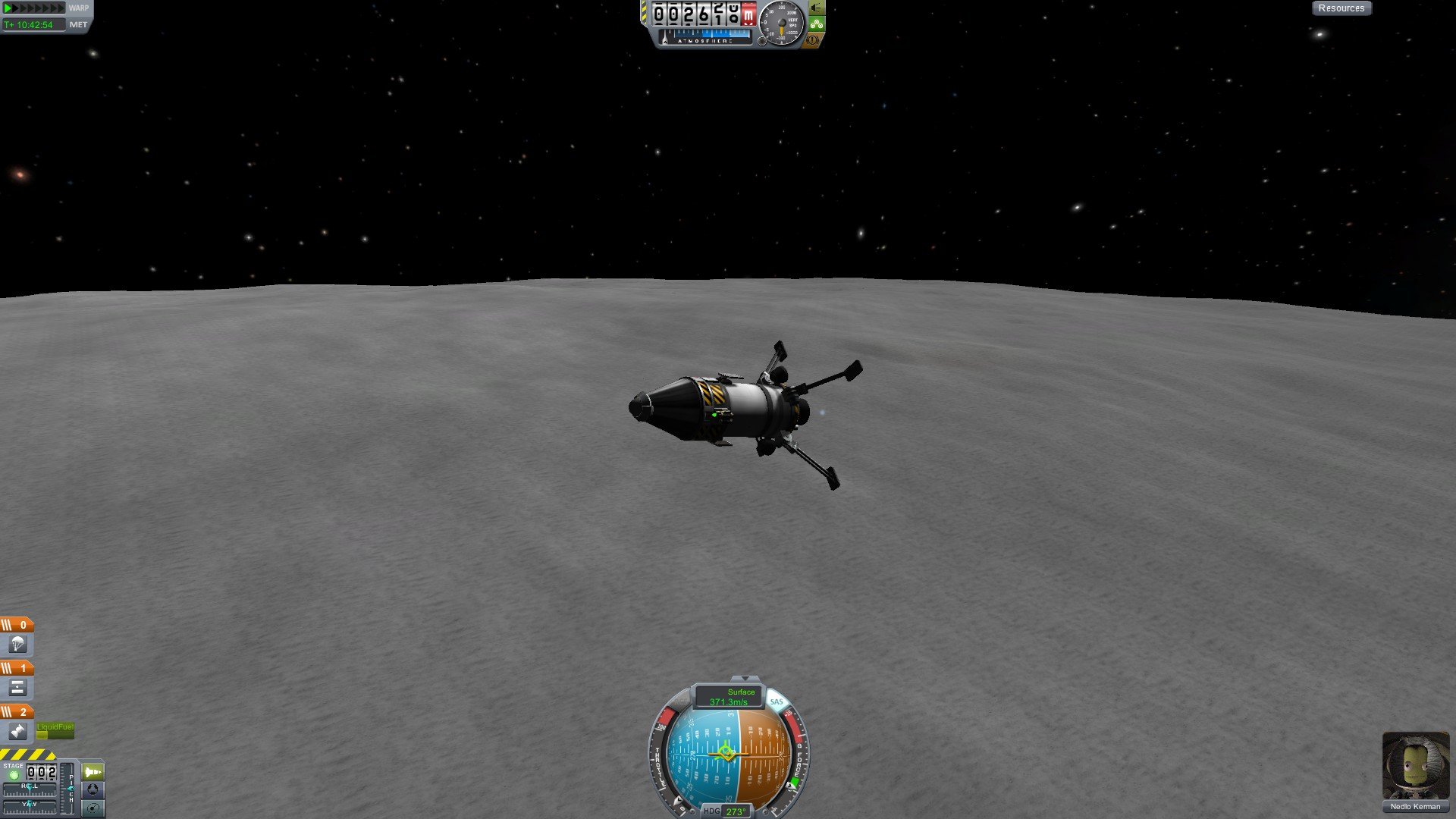Select the parachute icon in stage 0
The image size is (1456, 819).
point(17,645)
